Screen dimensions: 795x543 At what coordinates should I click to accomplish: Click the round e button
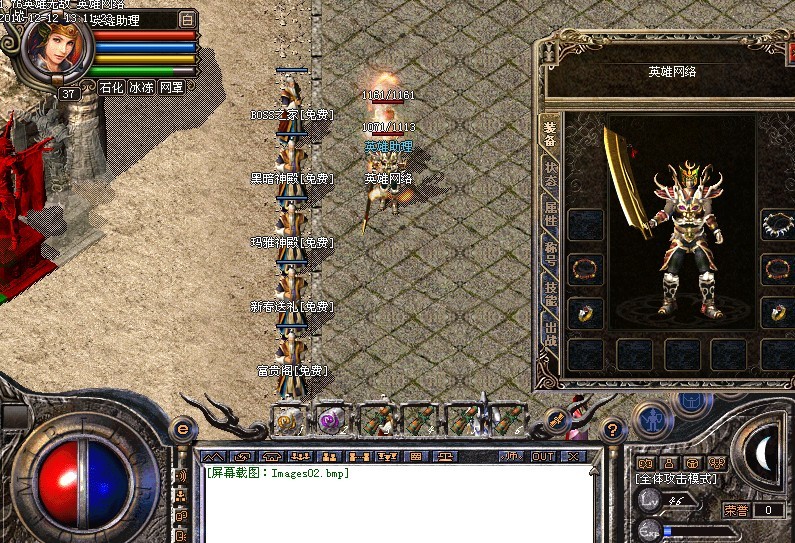[x=182, y=428]
